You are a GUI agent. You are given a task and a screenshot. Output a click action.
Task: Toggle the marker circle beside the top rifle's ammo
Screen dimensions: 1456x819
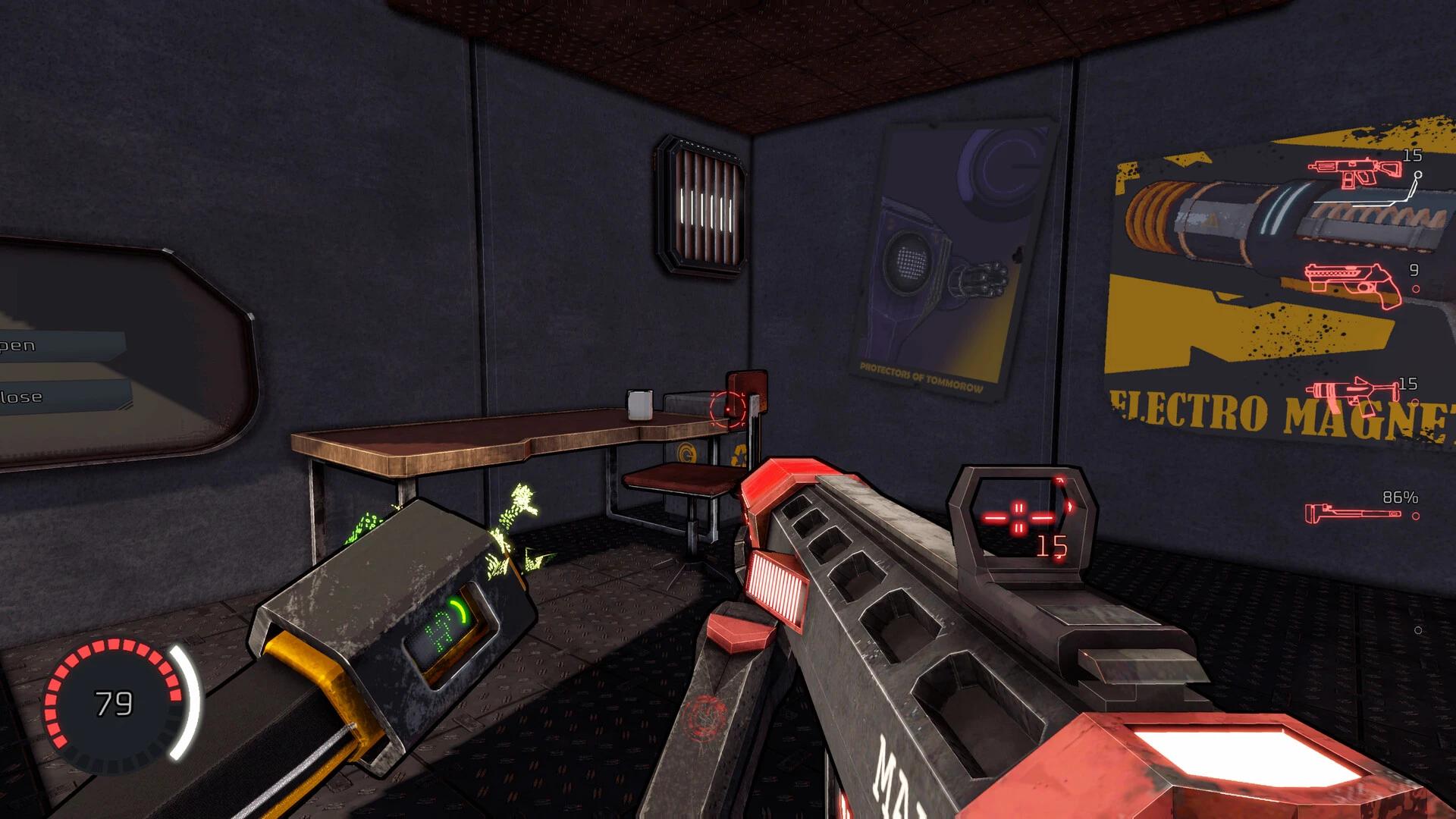[x=1417, y=174]
